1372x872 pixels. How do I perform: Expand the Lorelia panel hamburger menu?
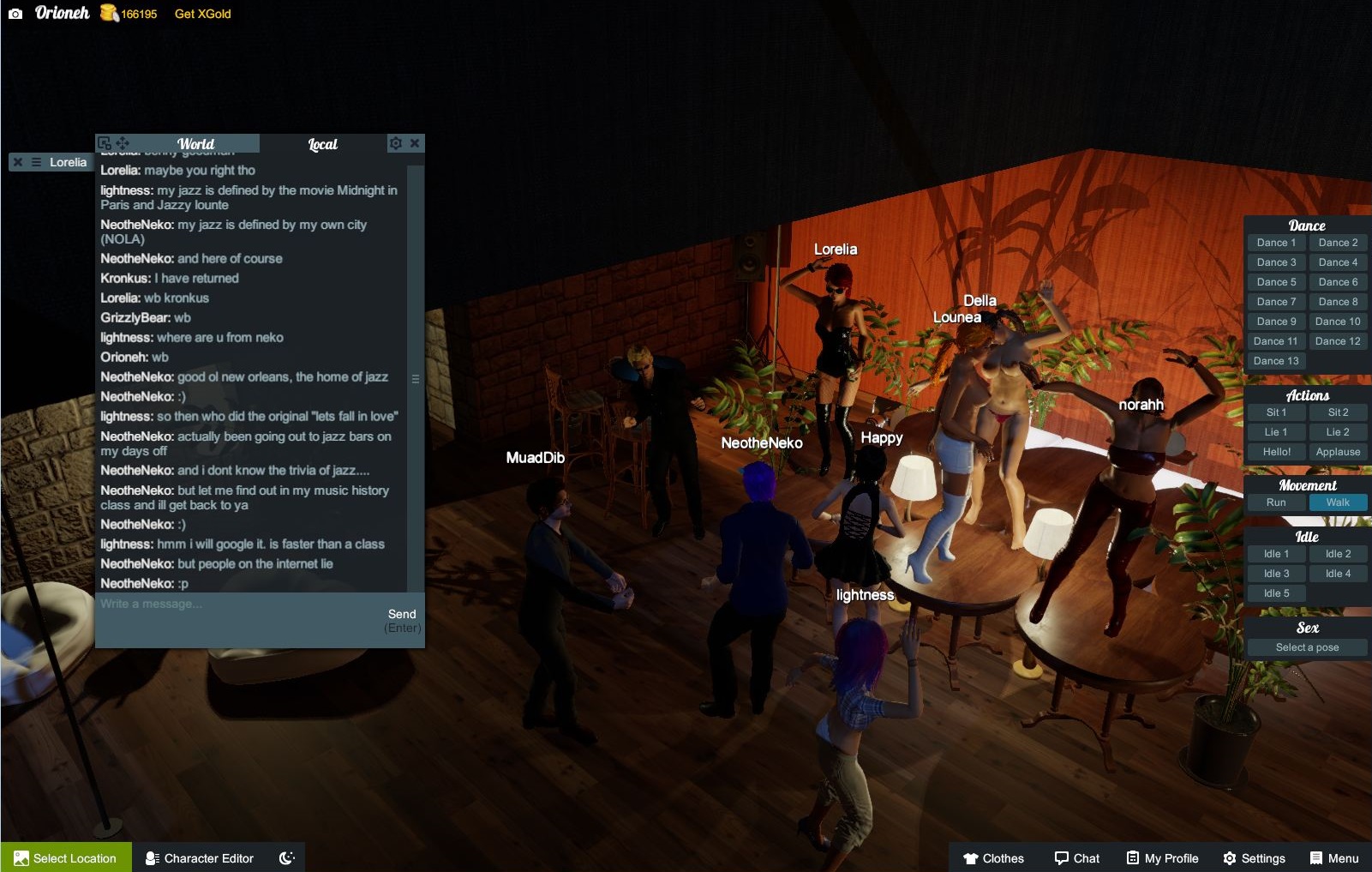34,162
